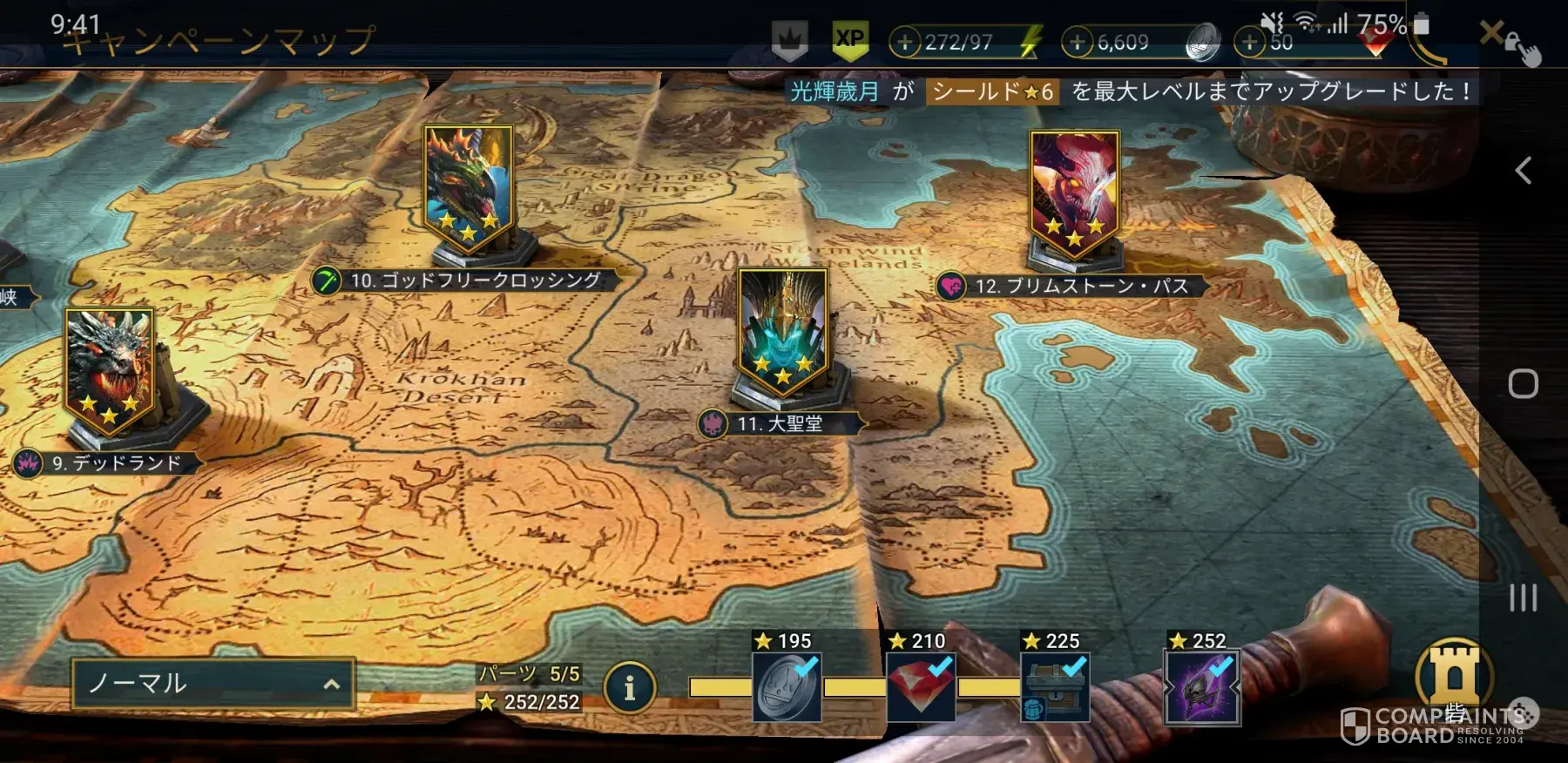View the 225-star treasure chest reward

click(x=1055, y=688)
